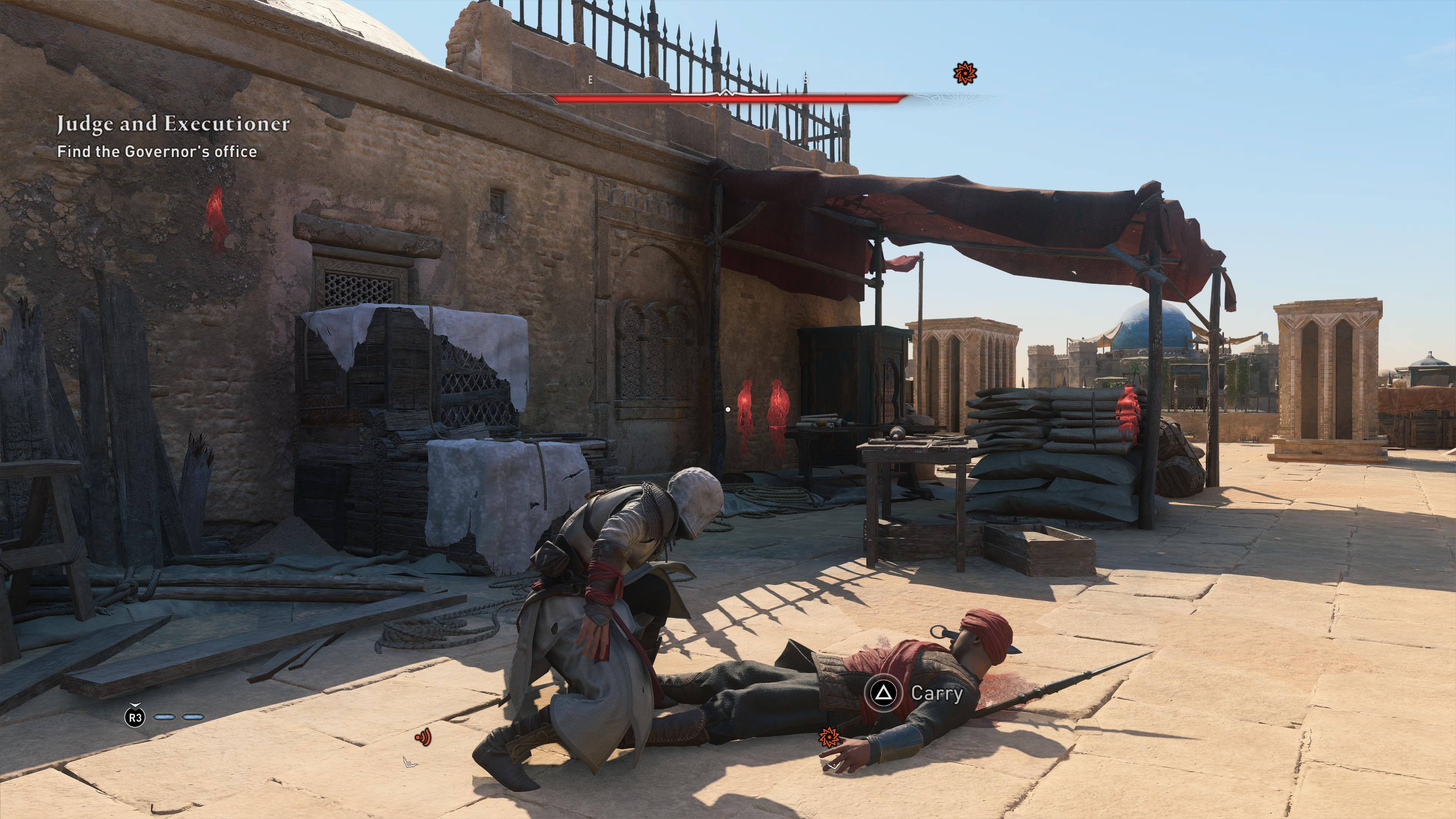Select the Find the Governor's office objective
This screenshot has width=1456, height=819.
pos(157,152)
